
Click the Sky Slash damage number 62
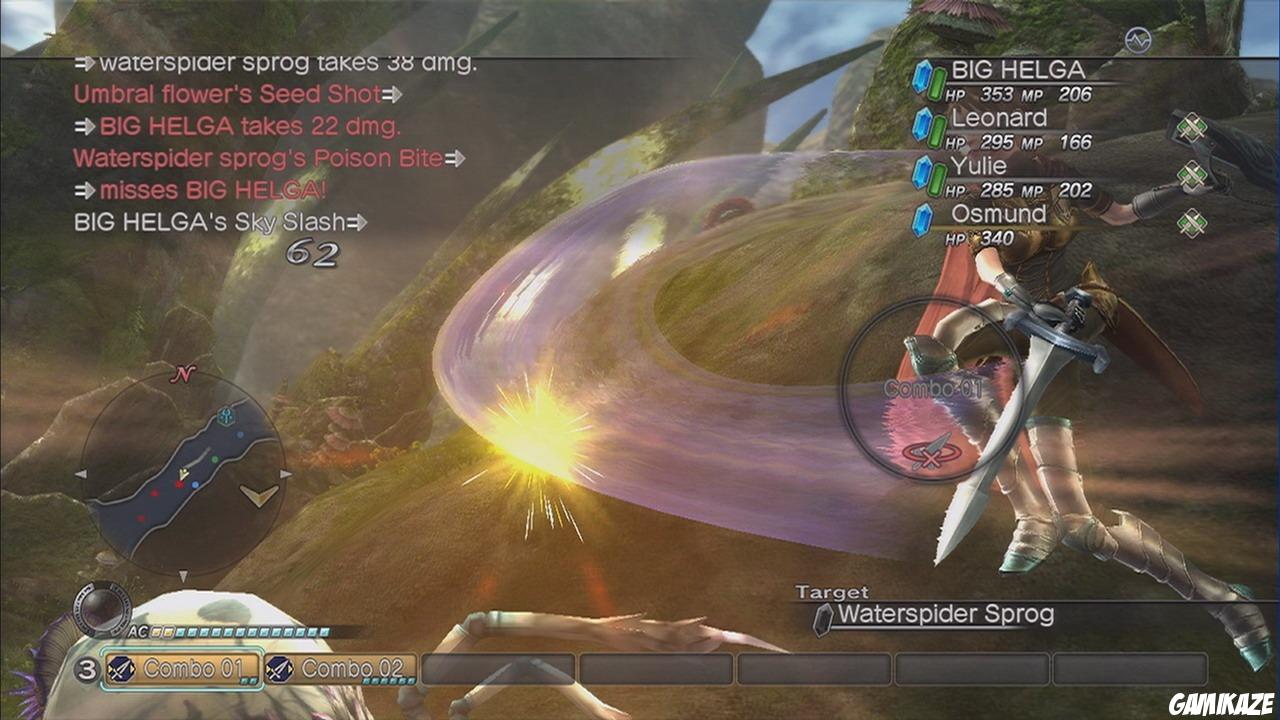click(x=315, y=254)
